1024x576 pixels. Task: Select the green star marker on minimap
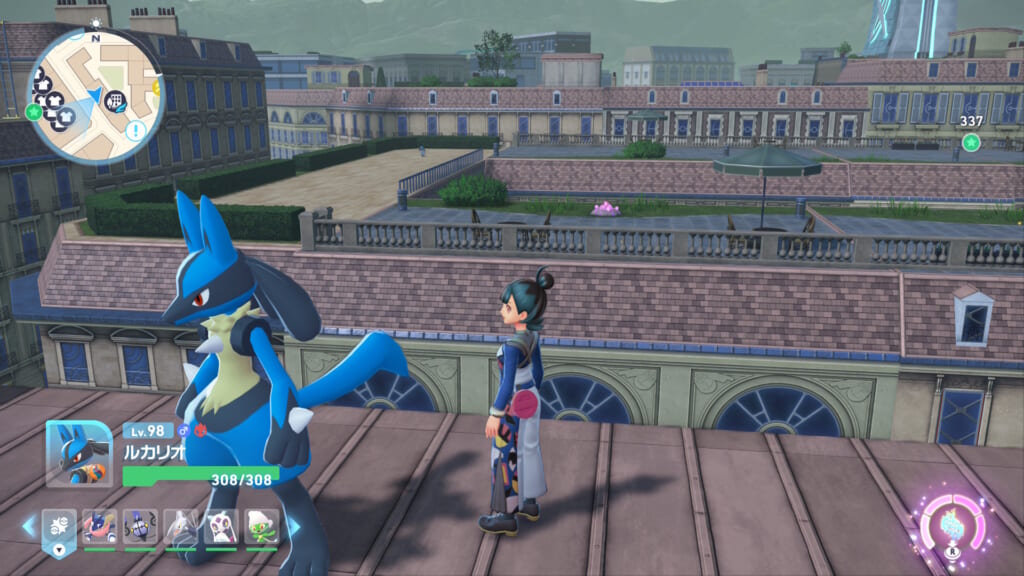[34, 111]
